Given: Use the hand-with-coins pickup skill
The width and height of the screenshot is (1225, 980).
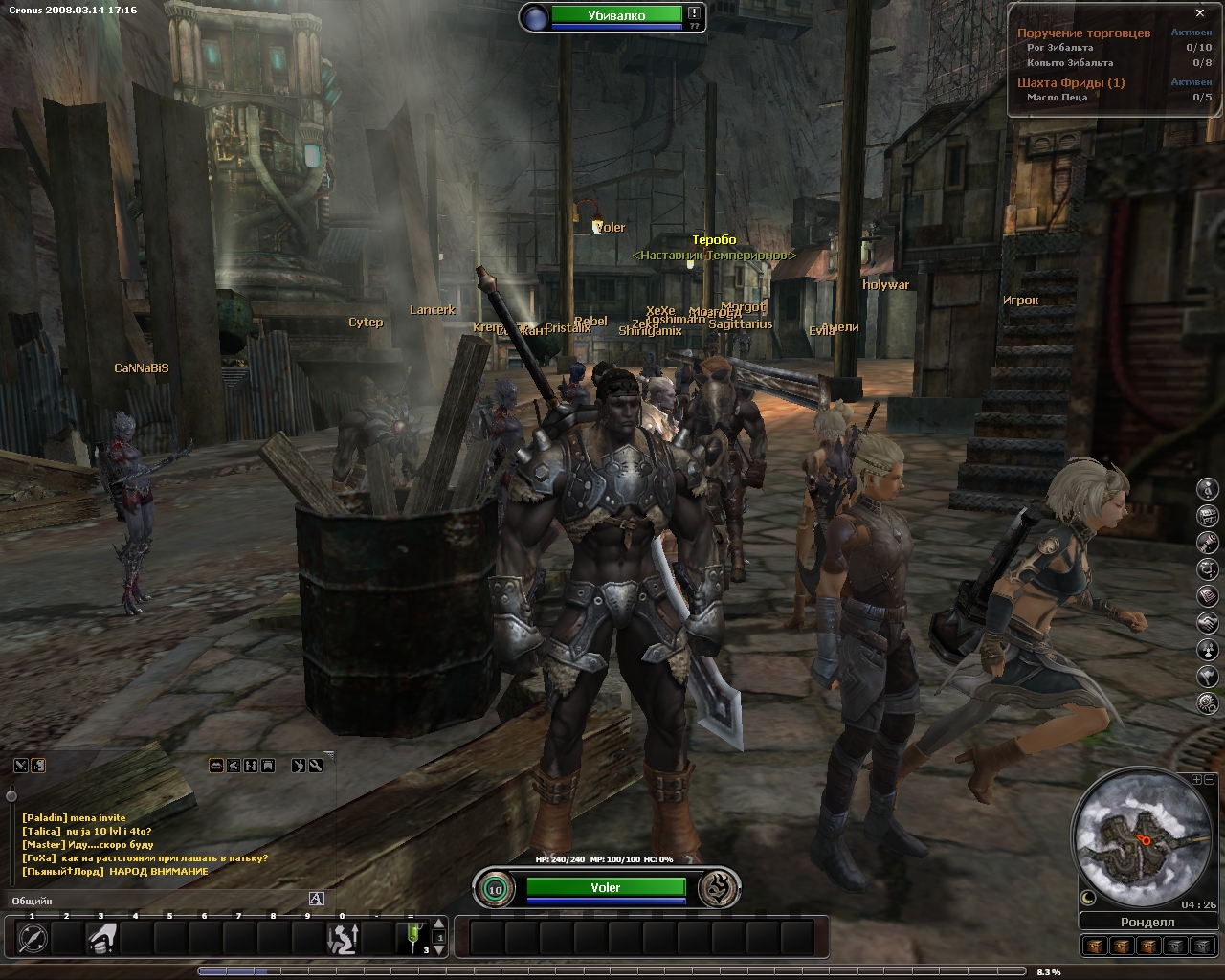Looking at the screenshot, I should coord(101,938).
